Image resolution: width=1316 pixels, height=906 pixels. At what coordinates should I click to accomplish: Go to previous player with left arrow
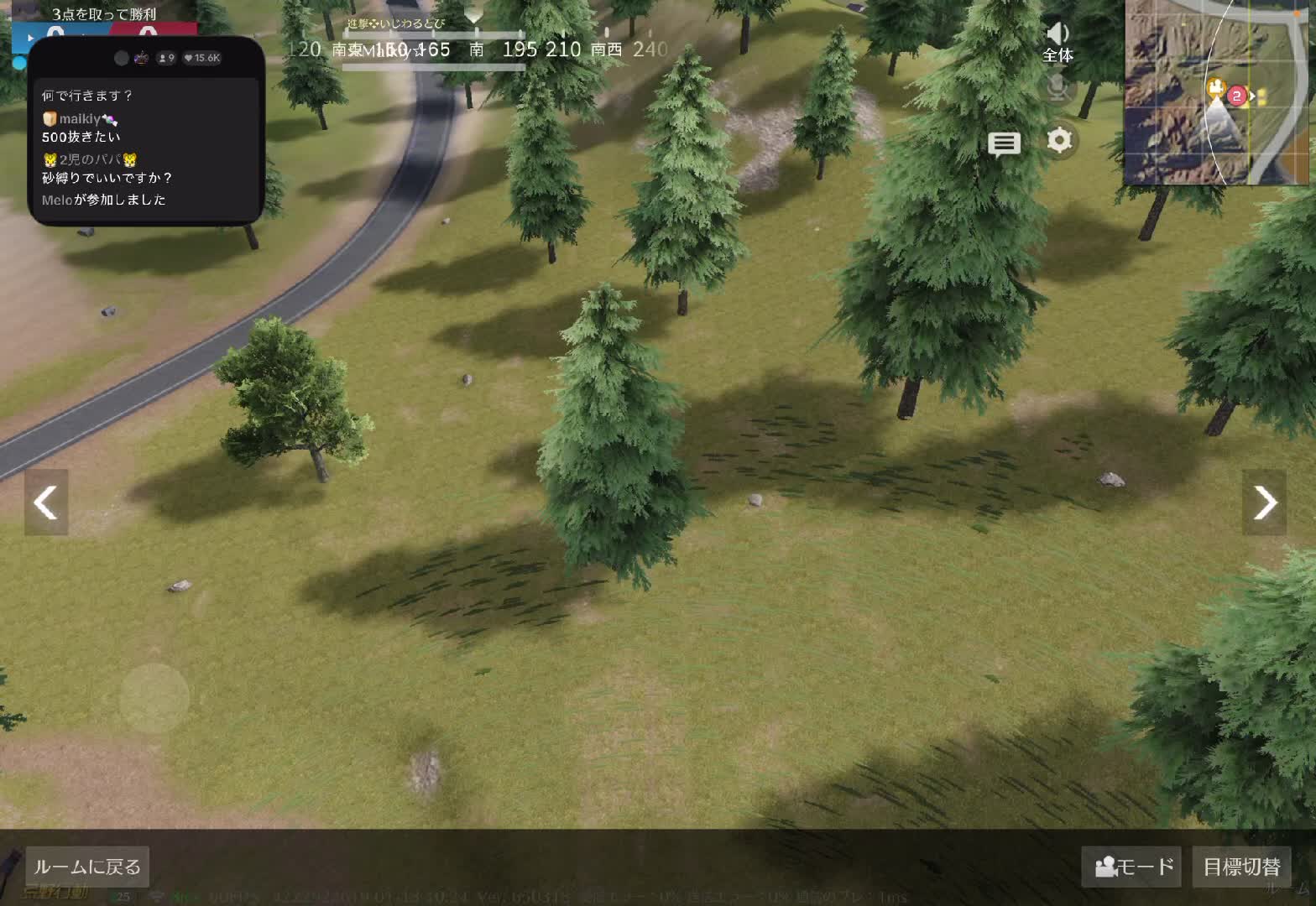point(45,502)
